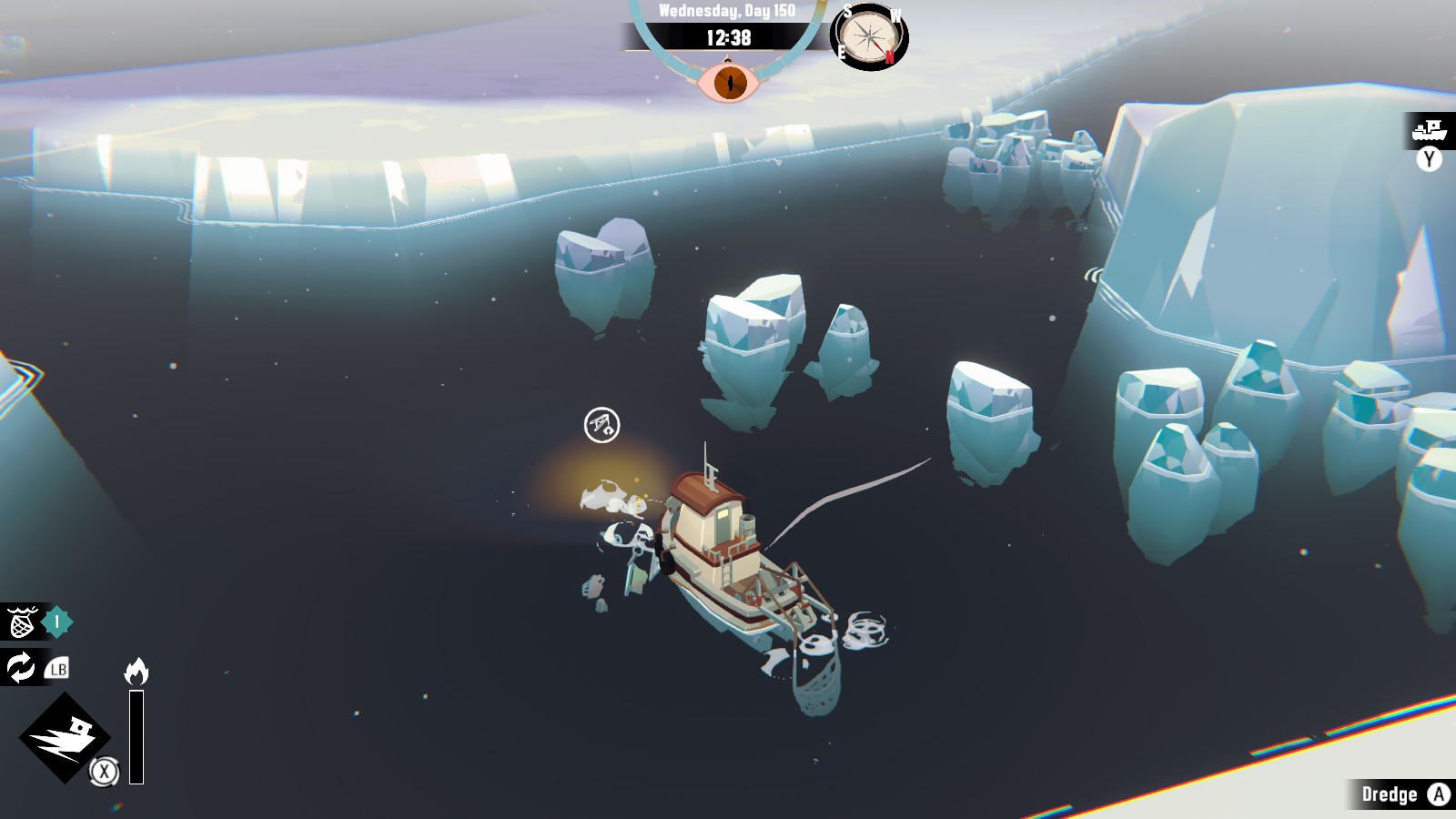Activate the haste boat ability
Image resolution: width=1456 pixels, height=819 pixels.
pos(65,736)
